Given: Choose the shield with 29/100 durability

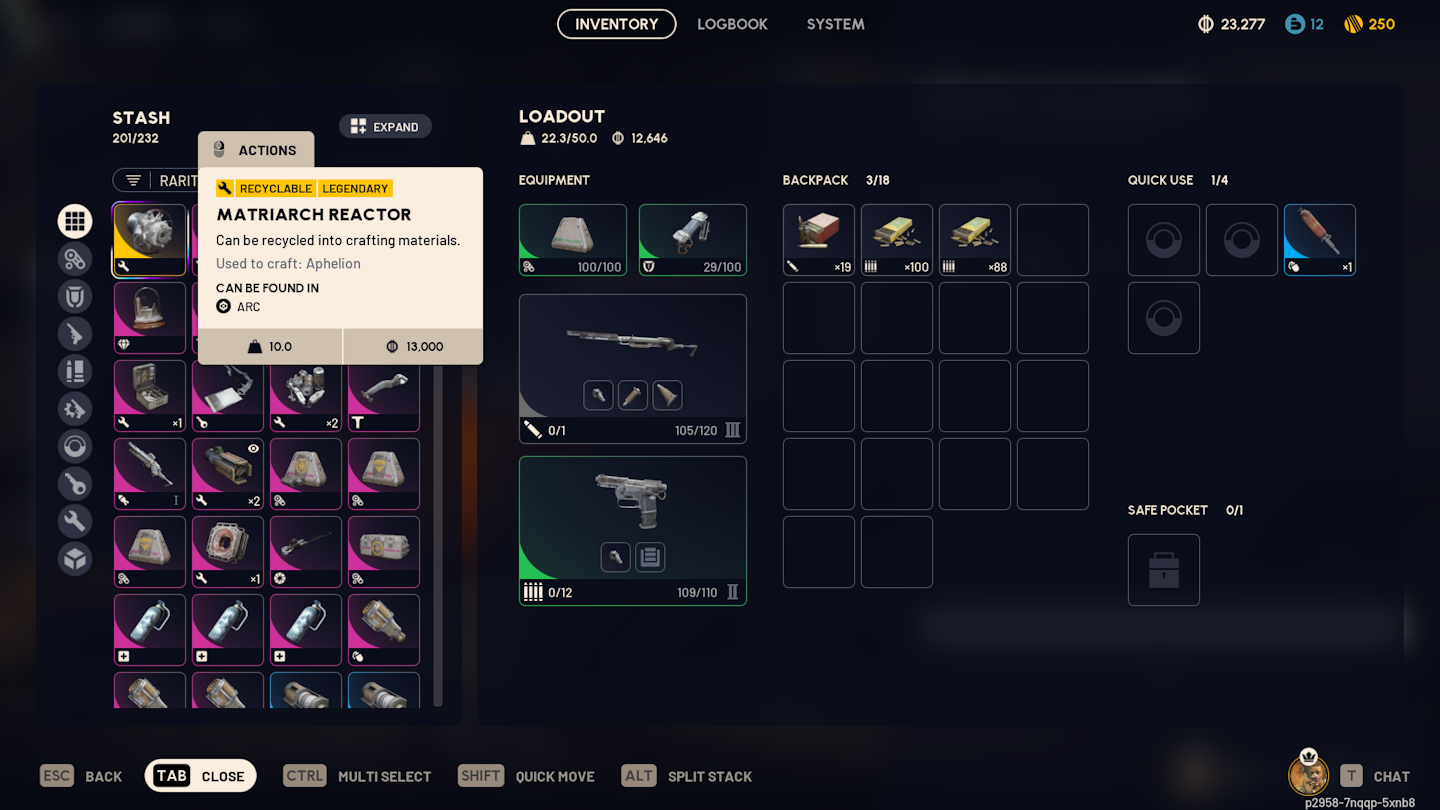Looking at the screenshot, I should [x=692, y=240].
